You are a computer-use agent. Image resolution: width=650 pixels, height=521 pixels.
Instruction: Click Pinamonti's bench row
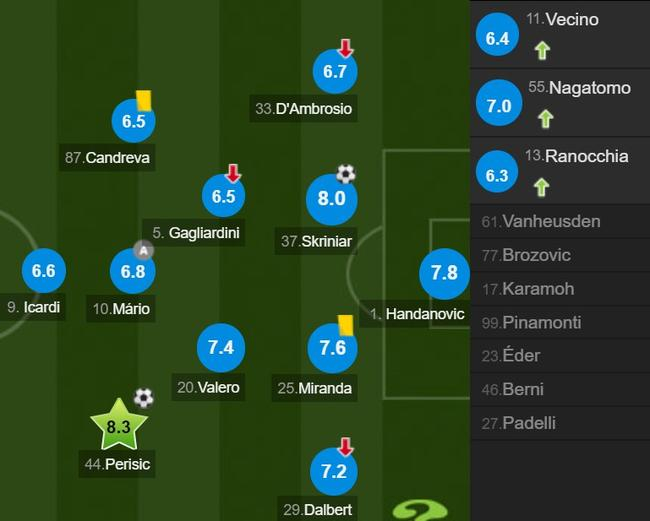point(560,323)
